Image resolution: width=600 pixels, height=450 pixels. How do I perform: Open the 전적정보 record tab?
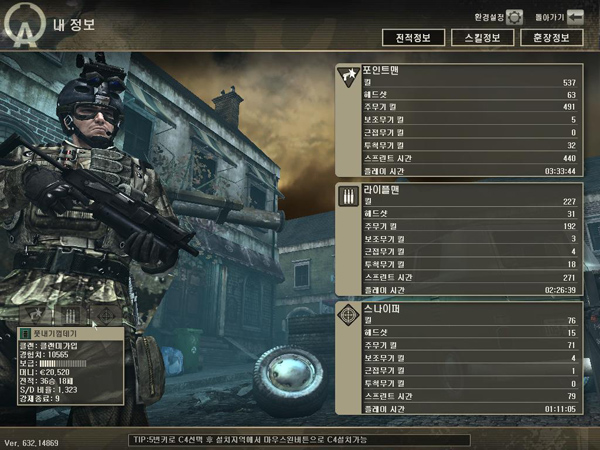413,38
